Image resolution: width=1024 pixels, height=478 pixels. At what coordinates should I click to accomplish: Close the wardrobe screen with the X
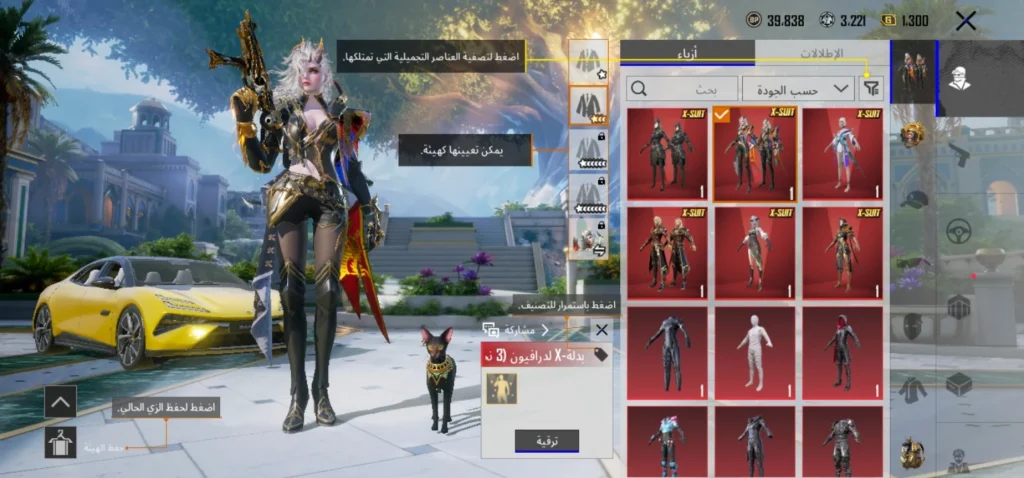pyautogui.click(x=965, y=21)
